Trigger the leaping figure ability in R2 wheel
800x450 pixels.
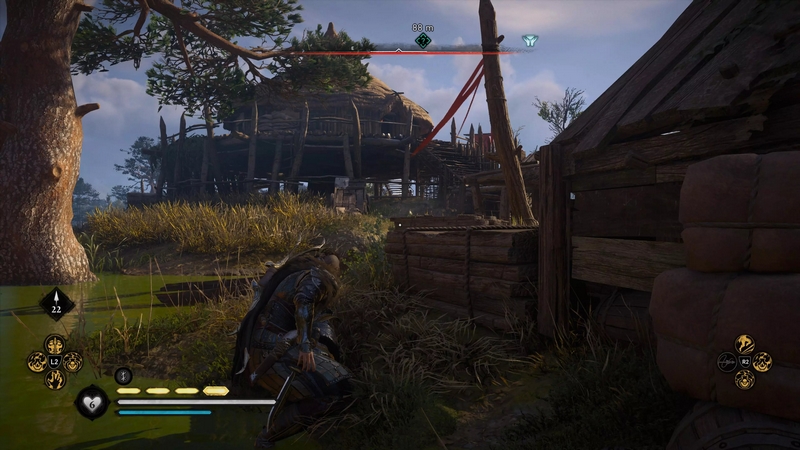tap(743, 345)
